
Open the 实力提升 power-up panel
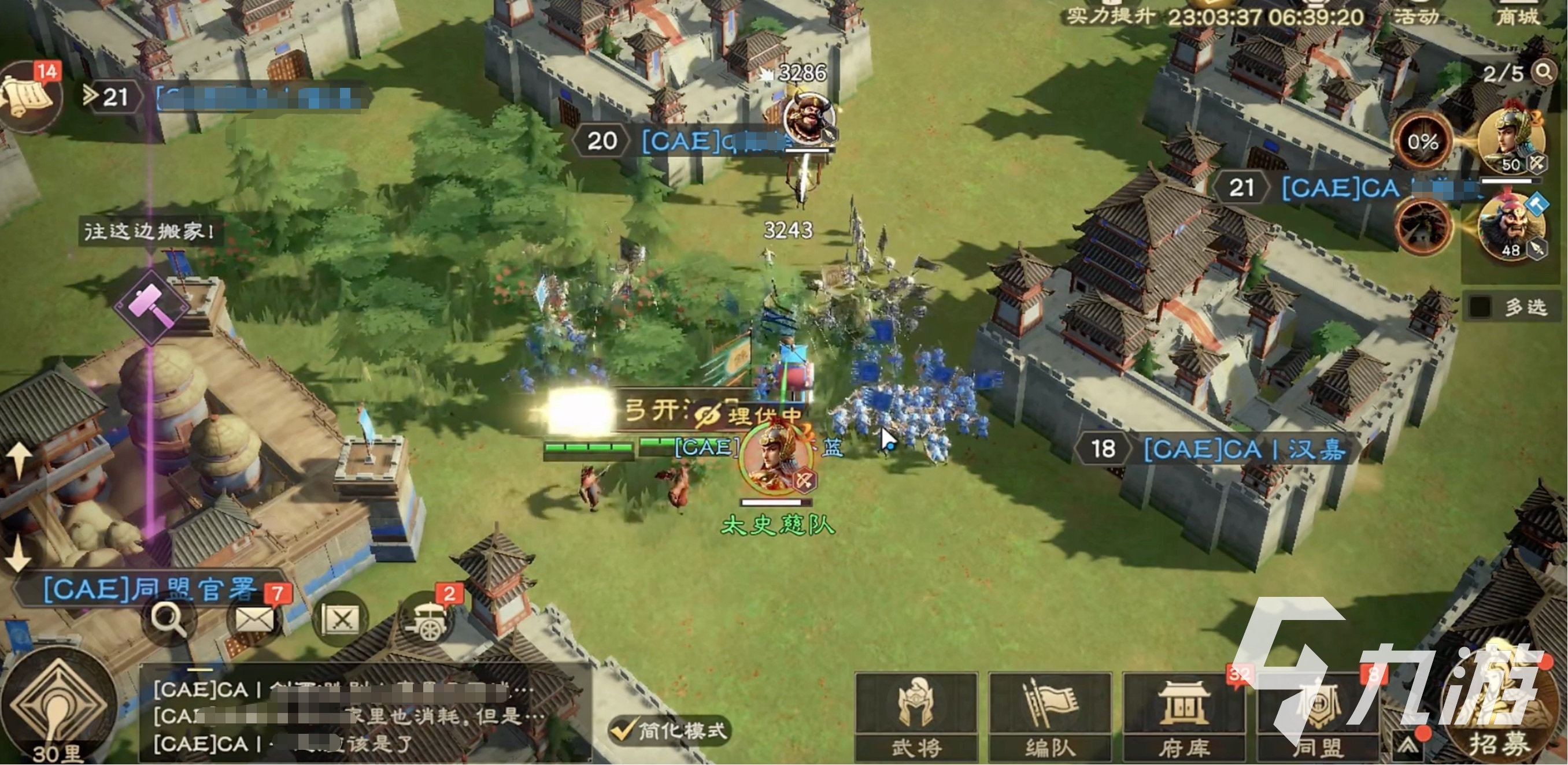point(1110,14)
